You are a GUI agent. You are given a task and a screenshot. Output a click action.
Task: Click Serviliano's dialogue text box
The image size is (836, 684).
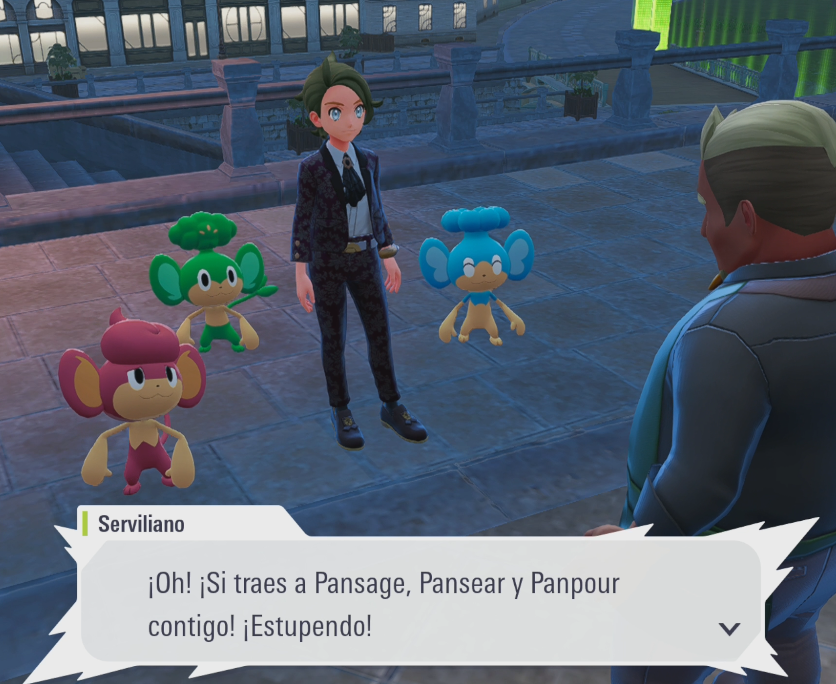tap(420, 603)
